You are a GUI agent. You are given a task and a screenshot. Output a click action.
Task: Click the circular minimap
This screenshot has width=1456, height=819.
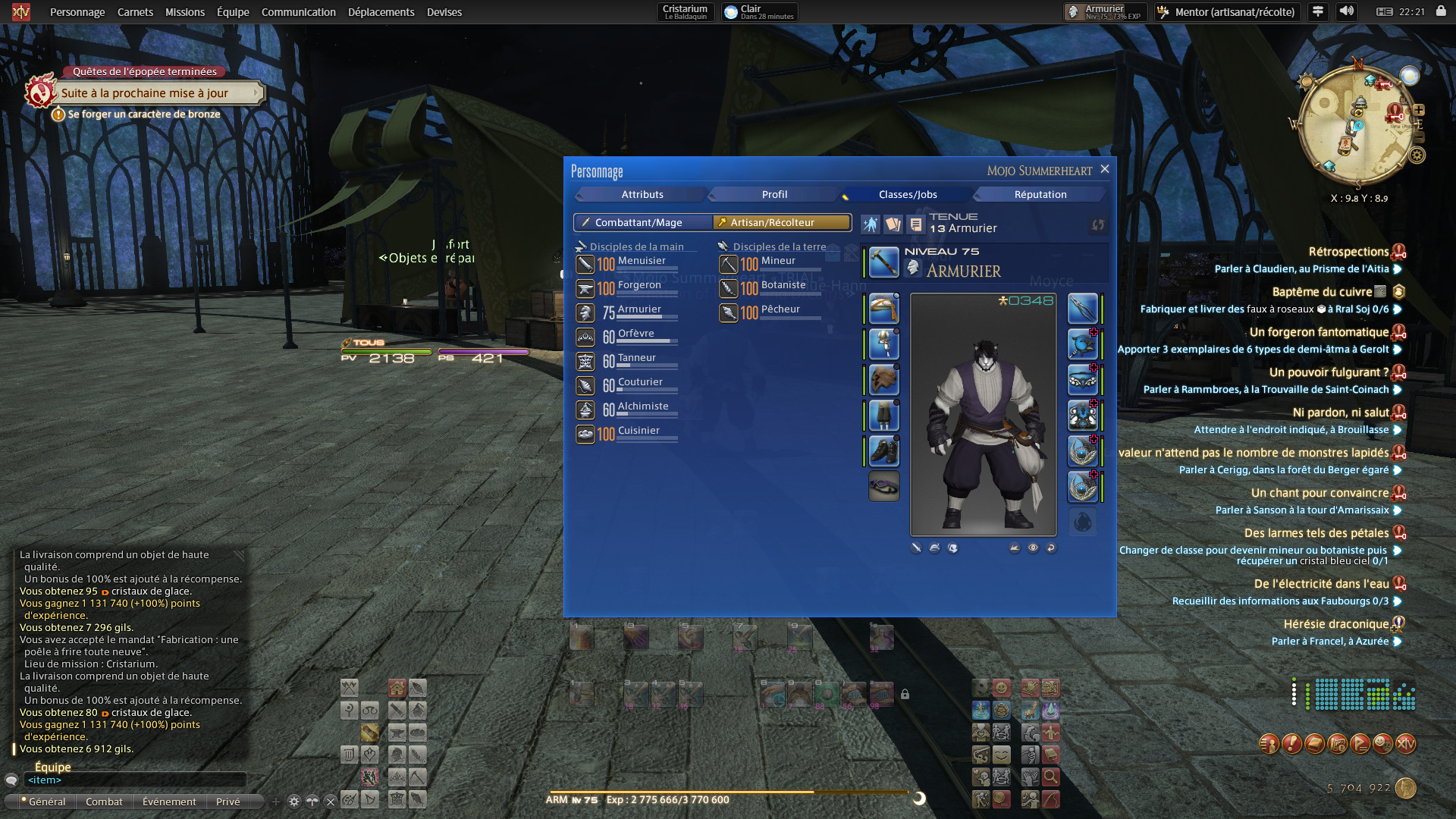[1356, 125]
